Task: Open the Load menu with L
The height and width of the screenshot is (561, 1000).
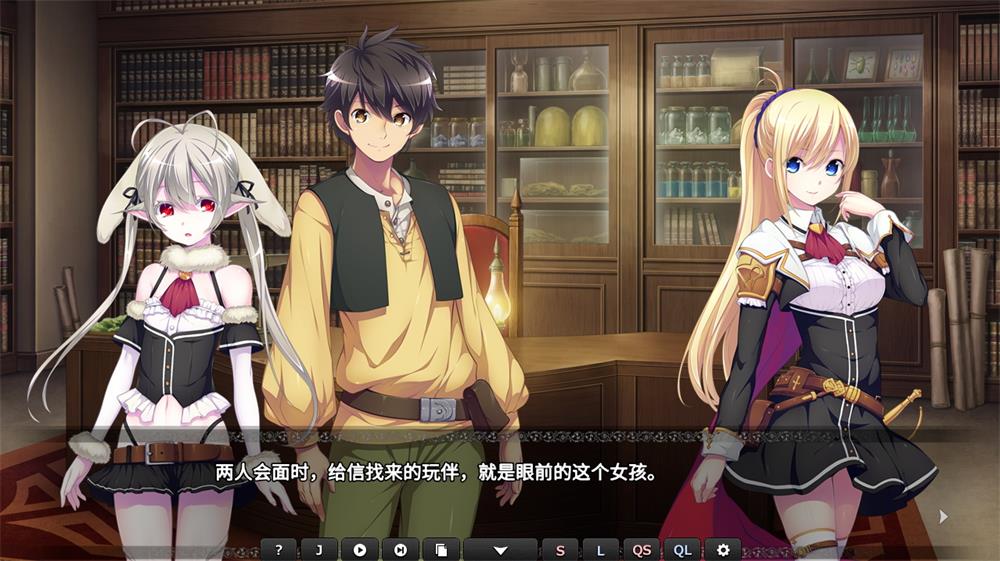Action: [x=600, y=549]
